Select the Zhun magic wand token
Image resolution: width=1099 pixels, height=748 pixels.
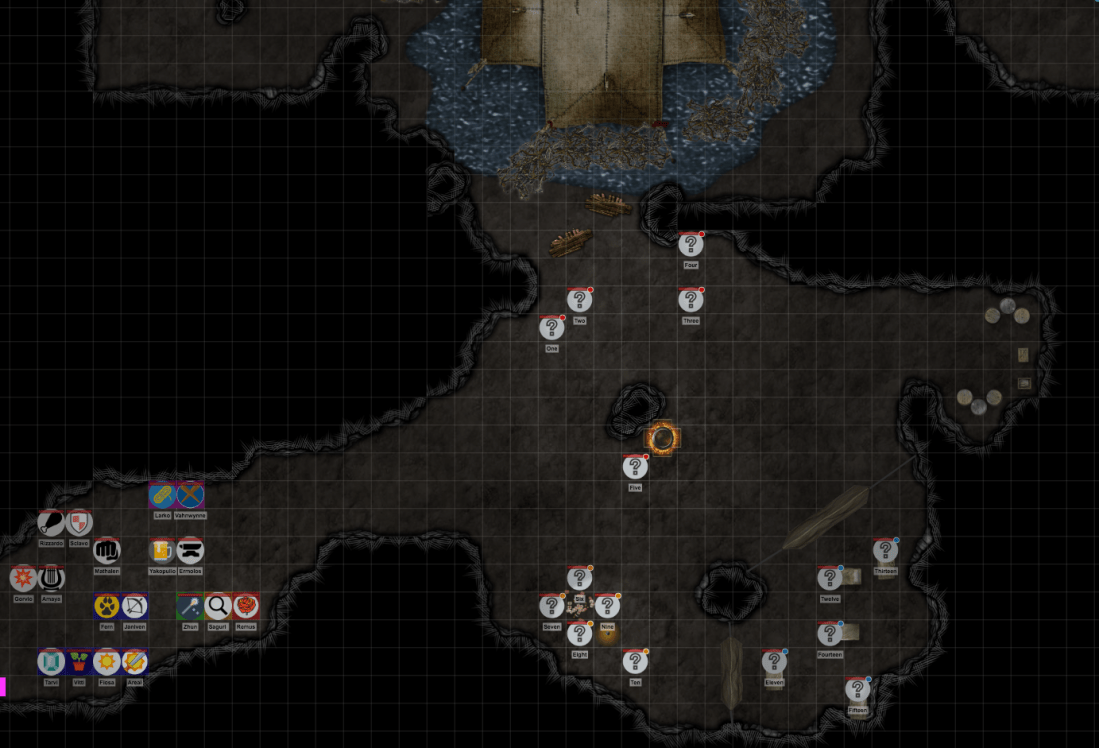pos(190,606)
